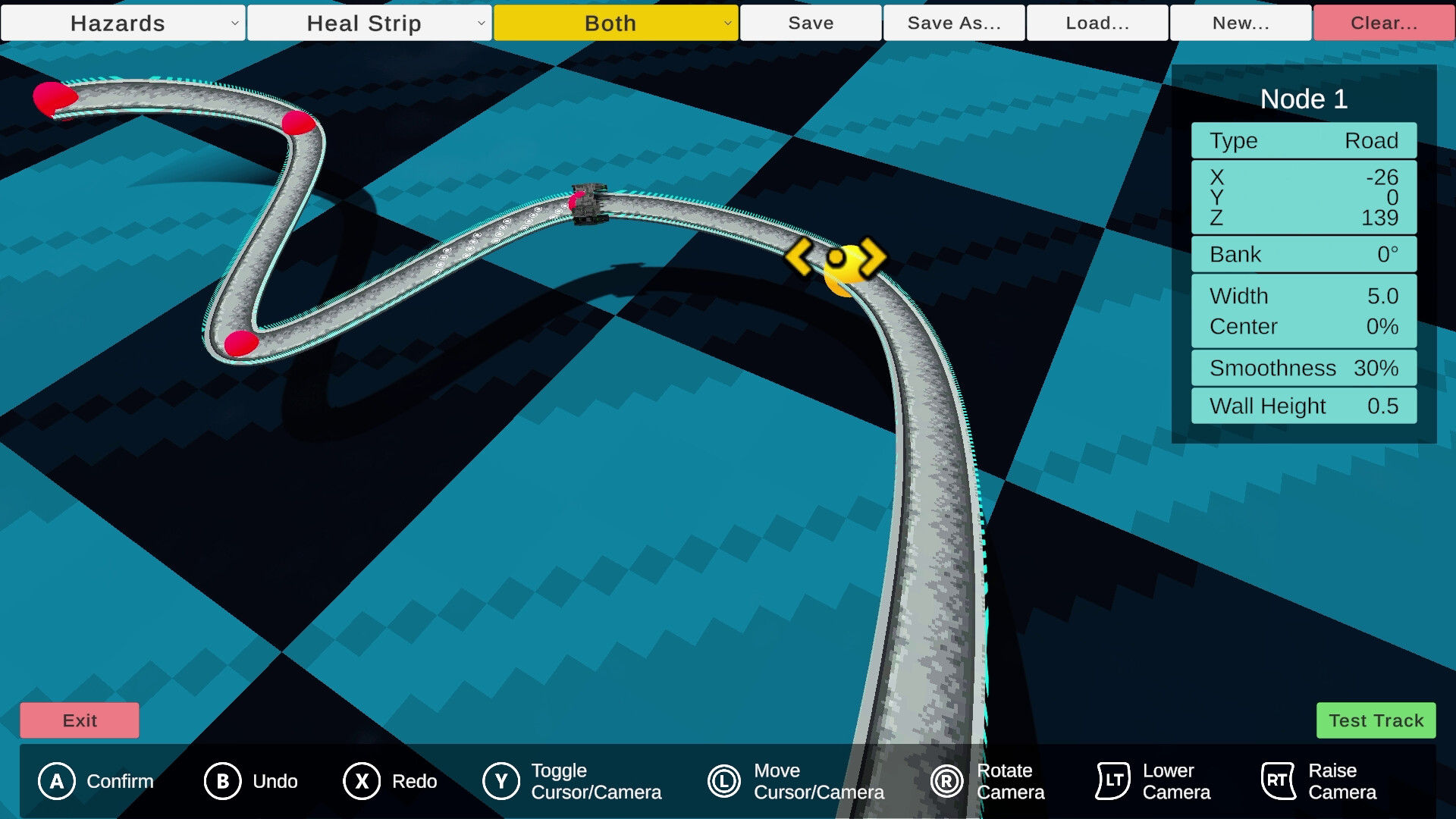This screenshot has width=1456, height=819.
Task: Click the yellow cursor arrows on the track
Action: 844,260
